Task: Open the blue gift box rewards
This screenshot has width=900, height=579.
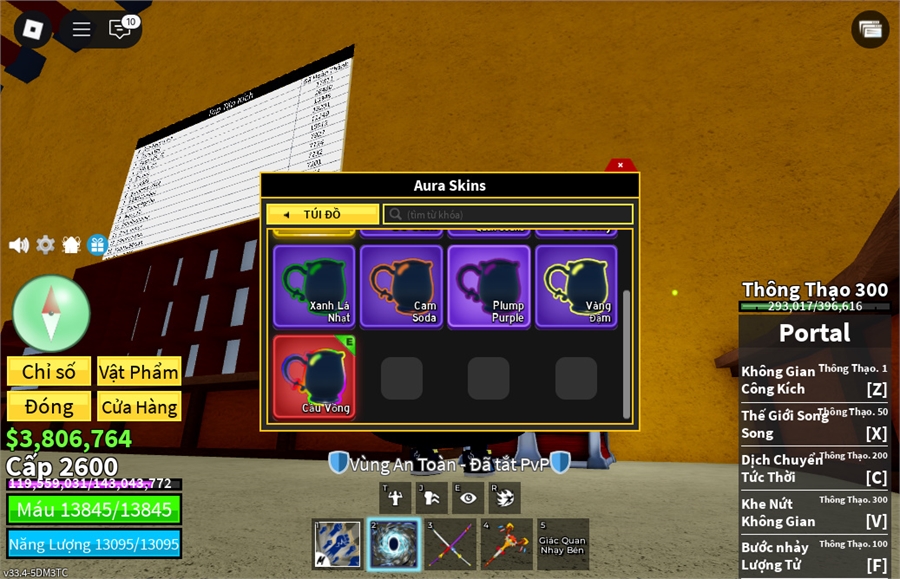Action: coord(97,245)
